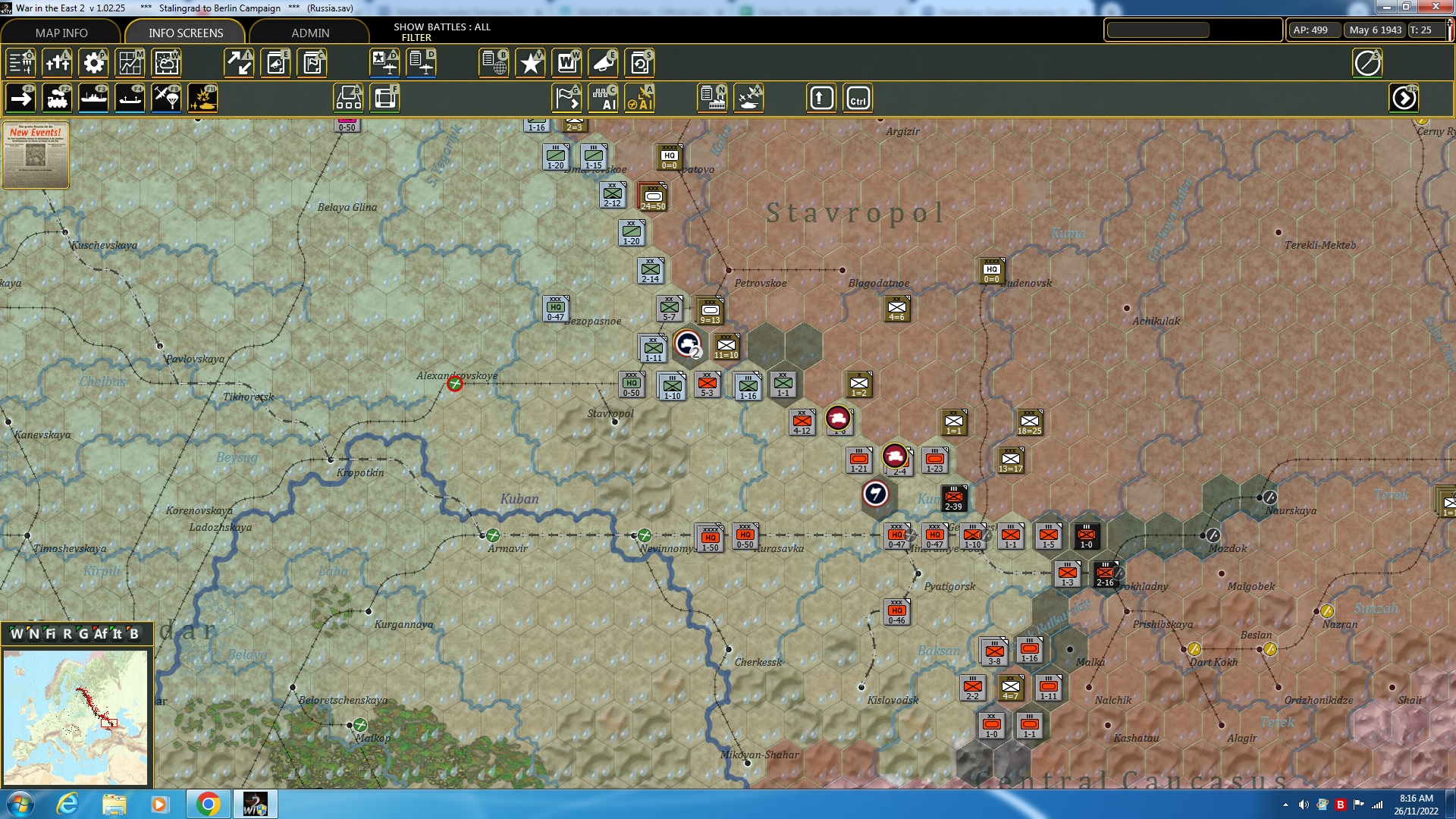End the turn (F12)

click(1404, 97)
